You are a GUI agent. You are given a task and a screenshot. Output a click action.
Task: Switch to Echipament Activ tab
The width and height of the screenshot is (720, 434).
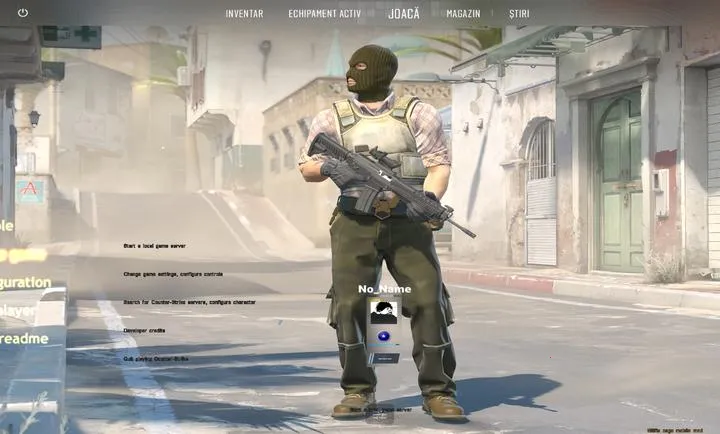(324, 14)
